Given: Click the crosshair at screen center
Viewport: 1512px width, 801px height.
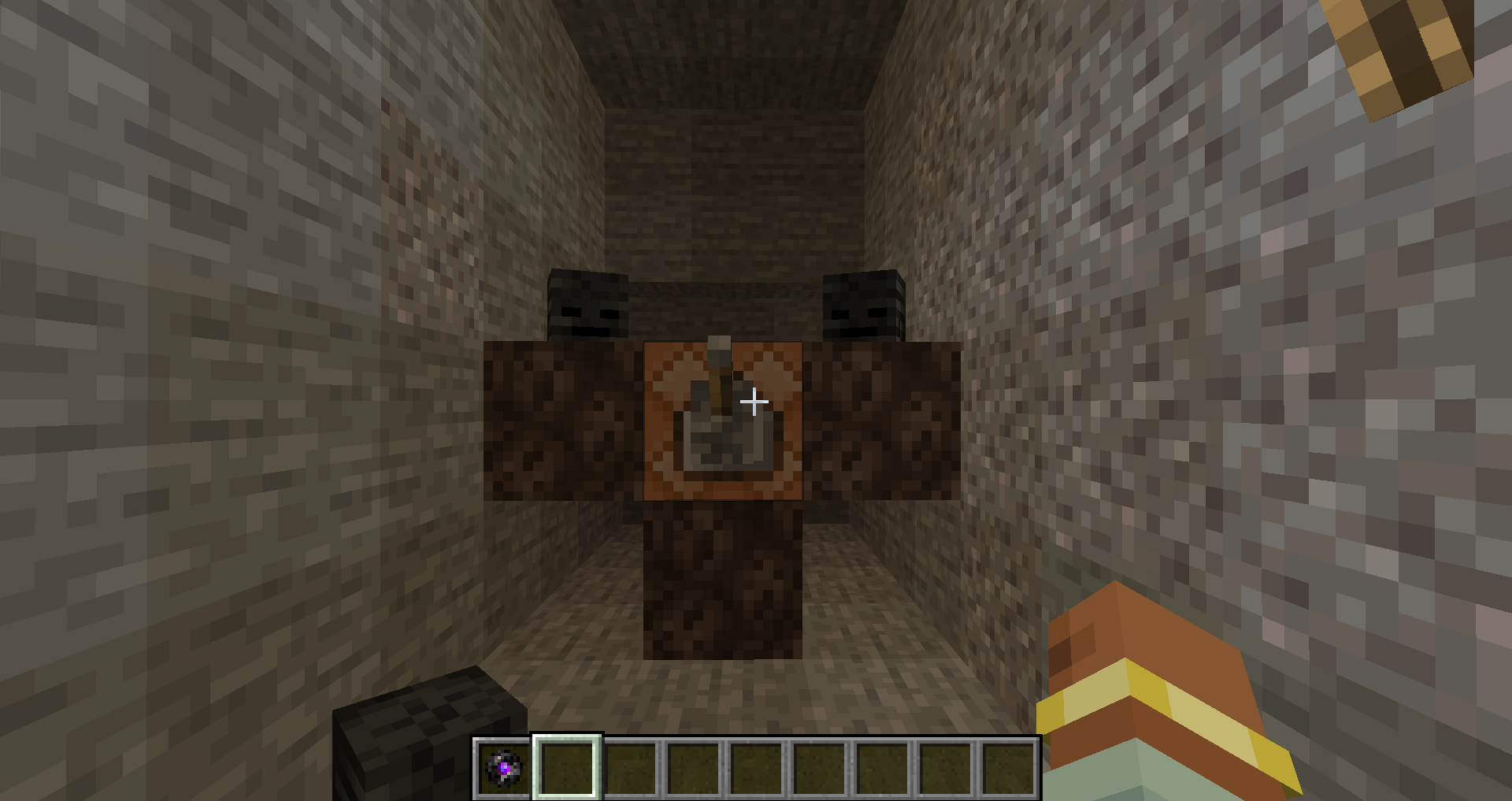Looking at the screenshot, I should [754, 402].
